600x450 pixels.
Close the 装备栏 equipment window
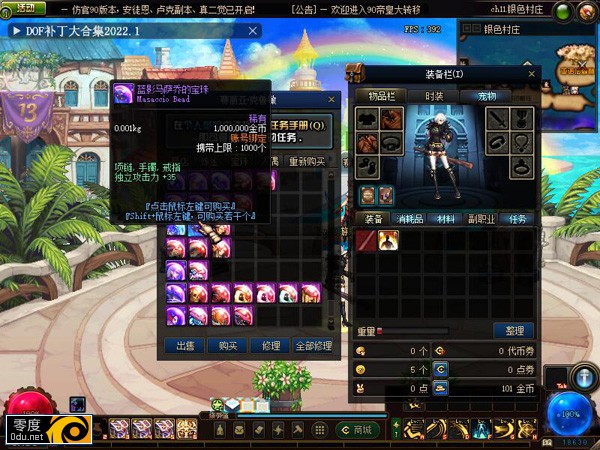point(533,73)
